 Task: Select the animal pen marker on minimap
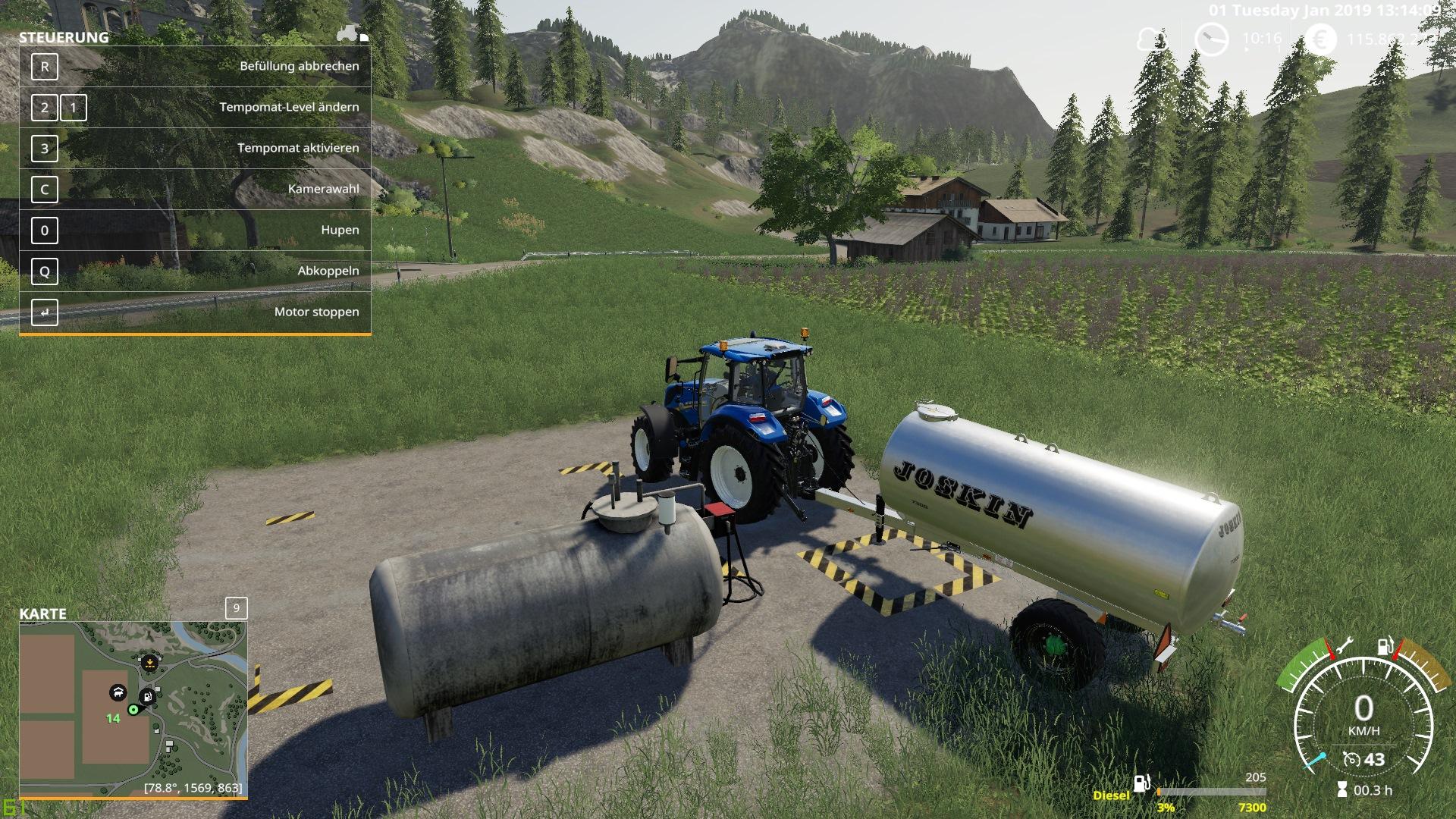(118, 692)
